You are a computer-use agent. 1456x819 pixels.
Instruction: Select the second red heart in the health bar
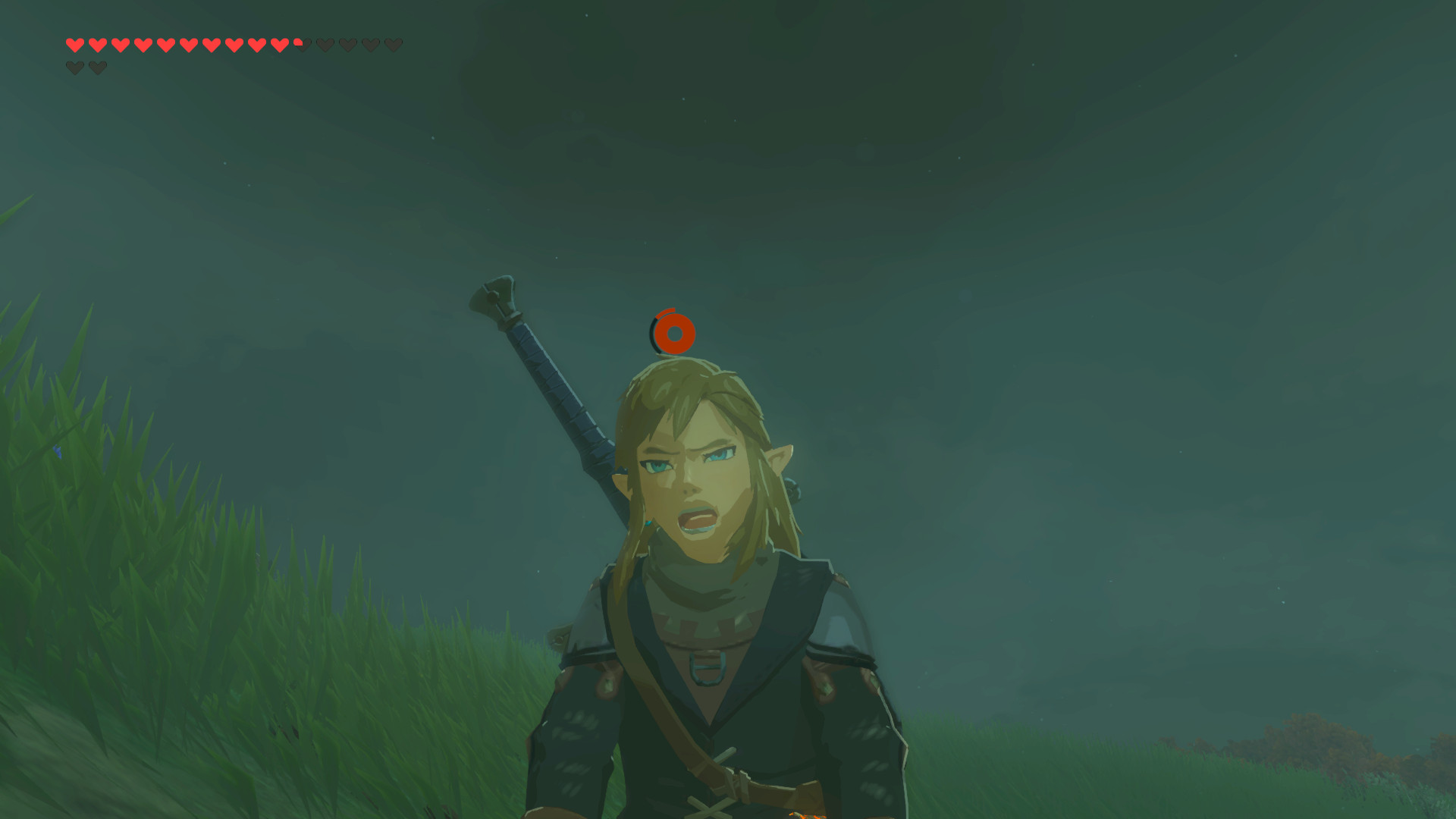[x=97, y=45]
